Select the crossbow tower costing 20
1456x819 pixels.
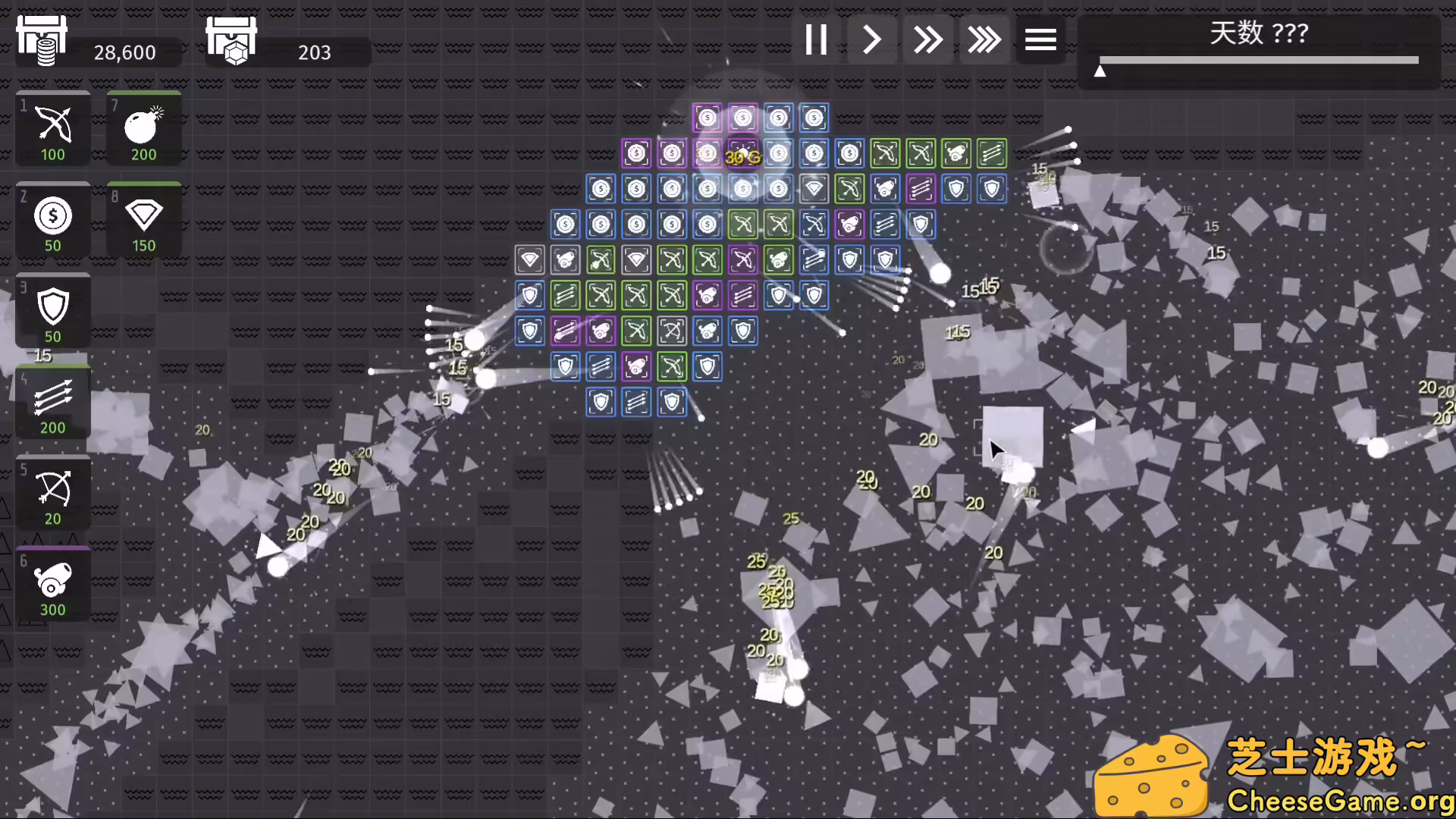pos(52,491)
